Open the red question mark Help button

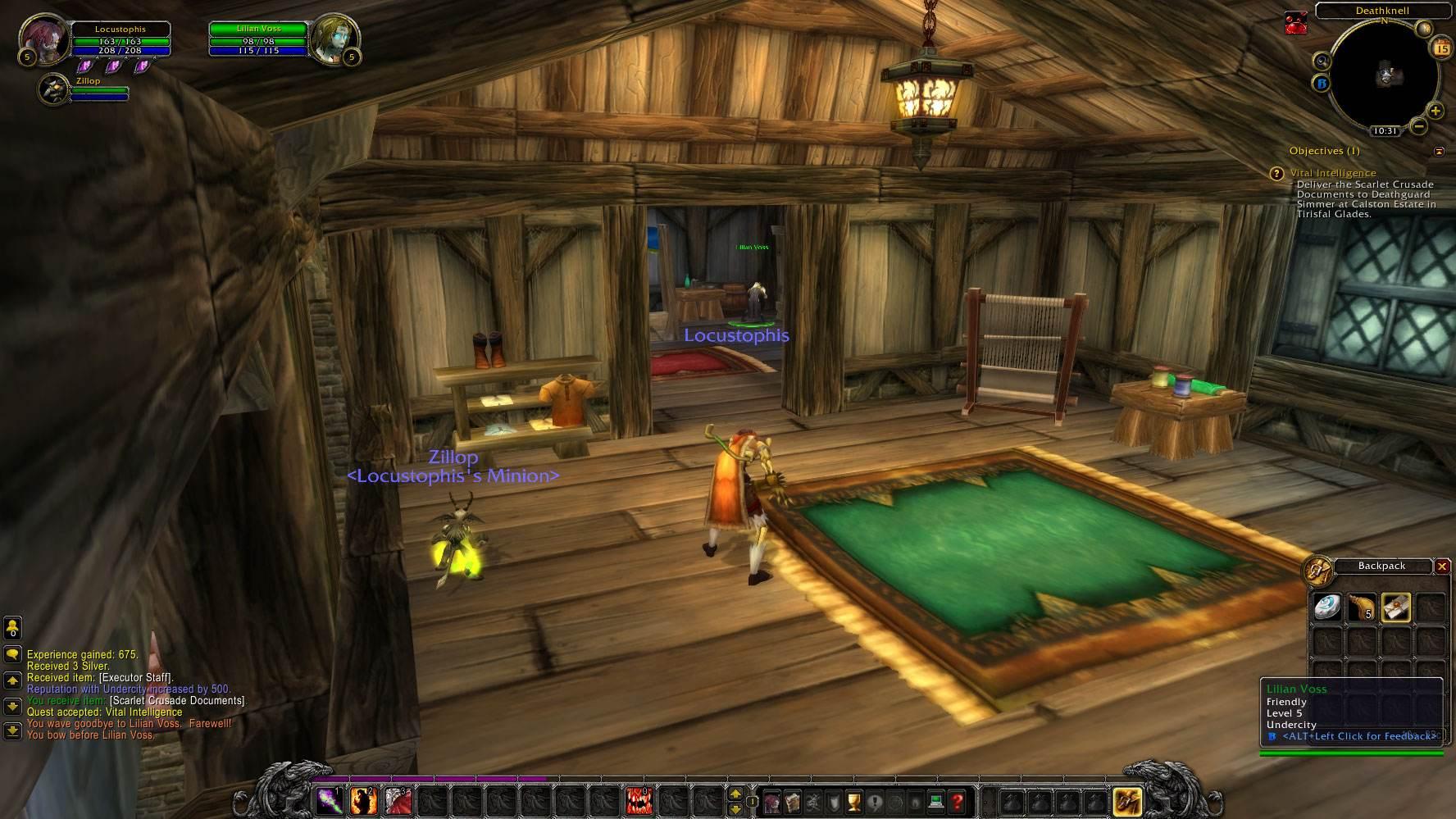click(957, 801)
